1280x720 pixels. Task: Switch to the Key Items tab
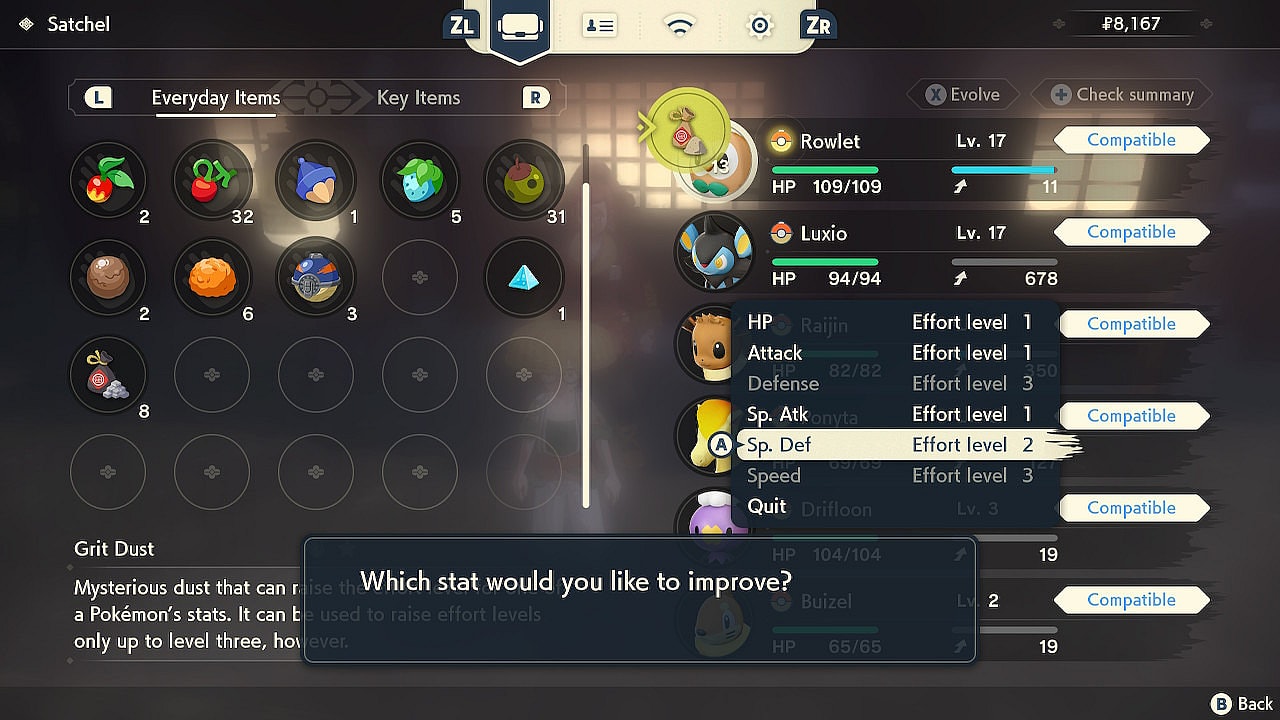click(418, 98)
